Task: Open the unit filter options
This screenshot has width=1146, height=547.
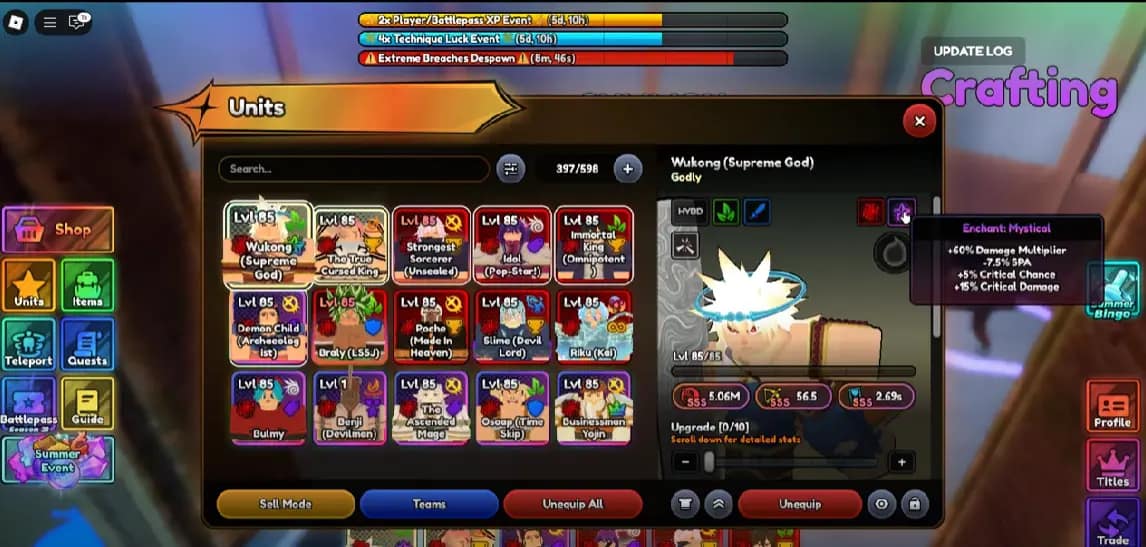Action: tap(511, 169)
